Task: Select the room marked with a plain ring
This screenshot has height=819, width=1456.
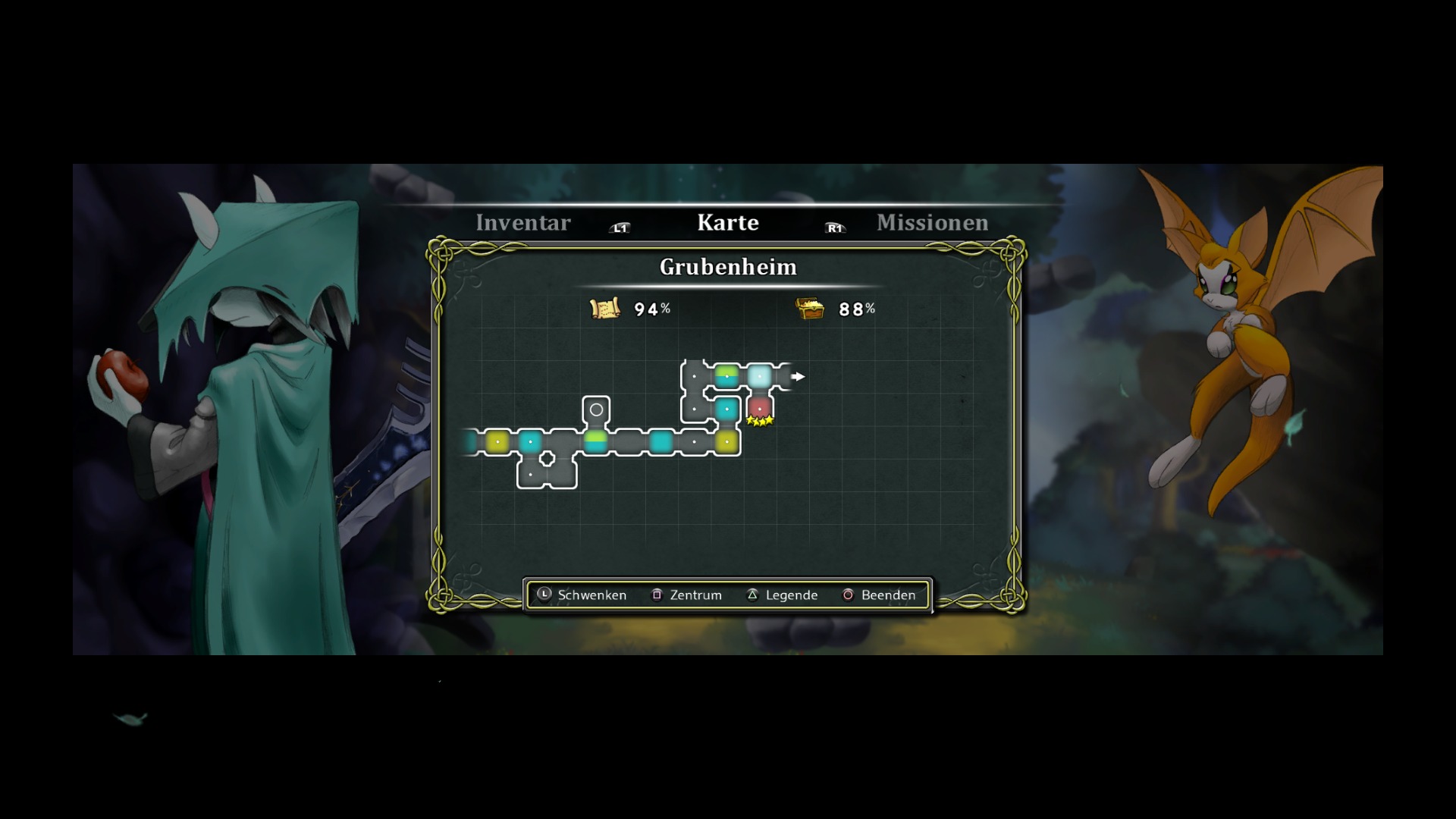Action: [596, 409]
